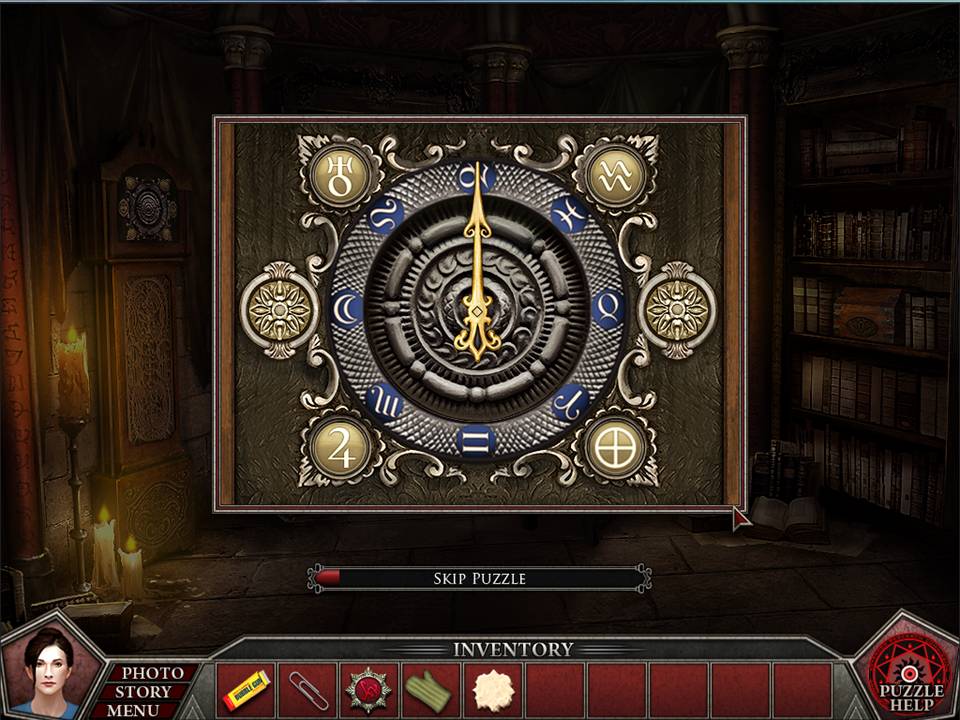This screenshot has height=720, width=960.
Task: Turn the left flower rosette knob
Action: click(x=278, y=310)
